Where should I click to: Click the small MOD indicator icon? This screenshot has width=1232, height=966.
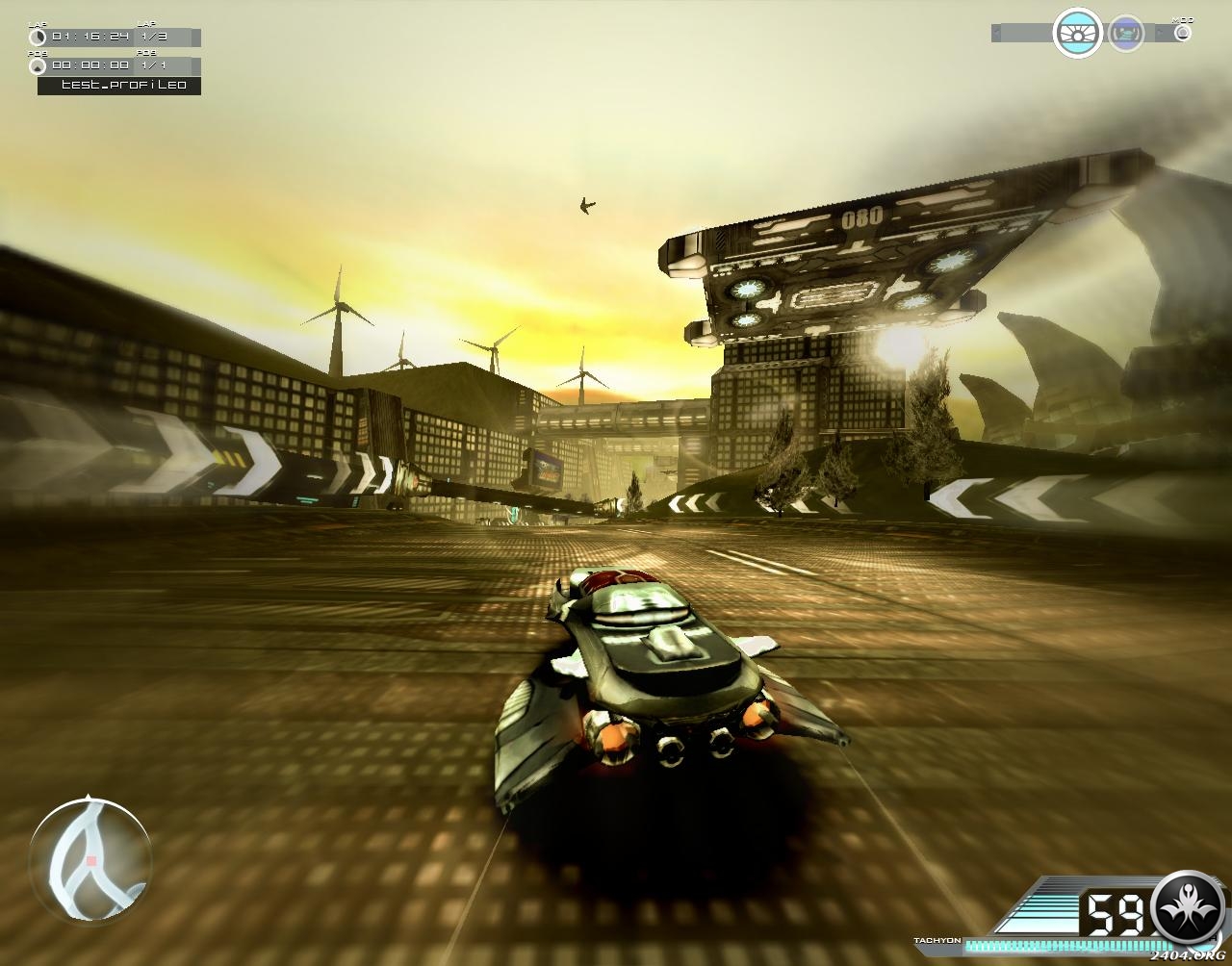coord(1183,33)
